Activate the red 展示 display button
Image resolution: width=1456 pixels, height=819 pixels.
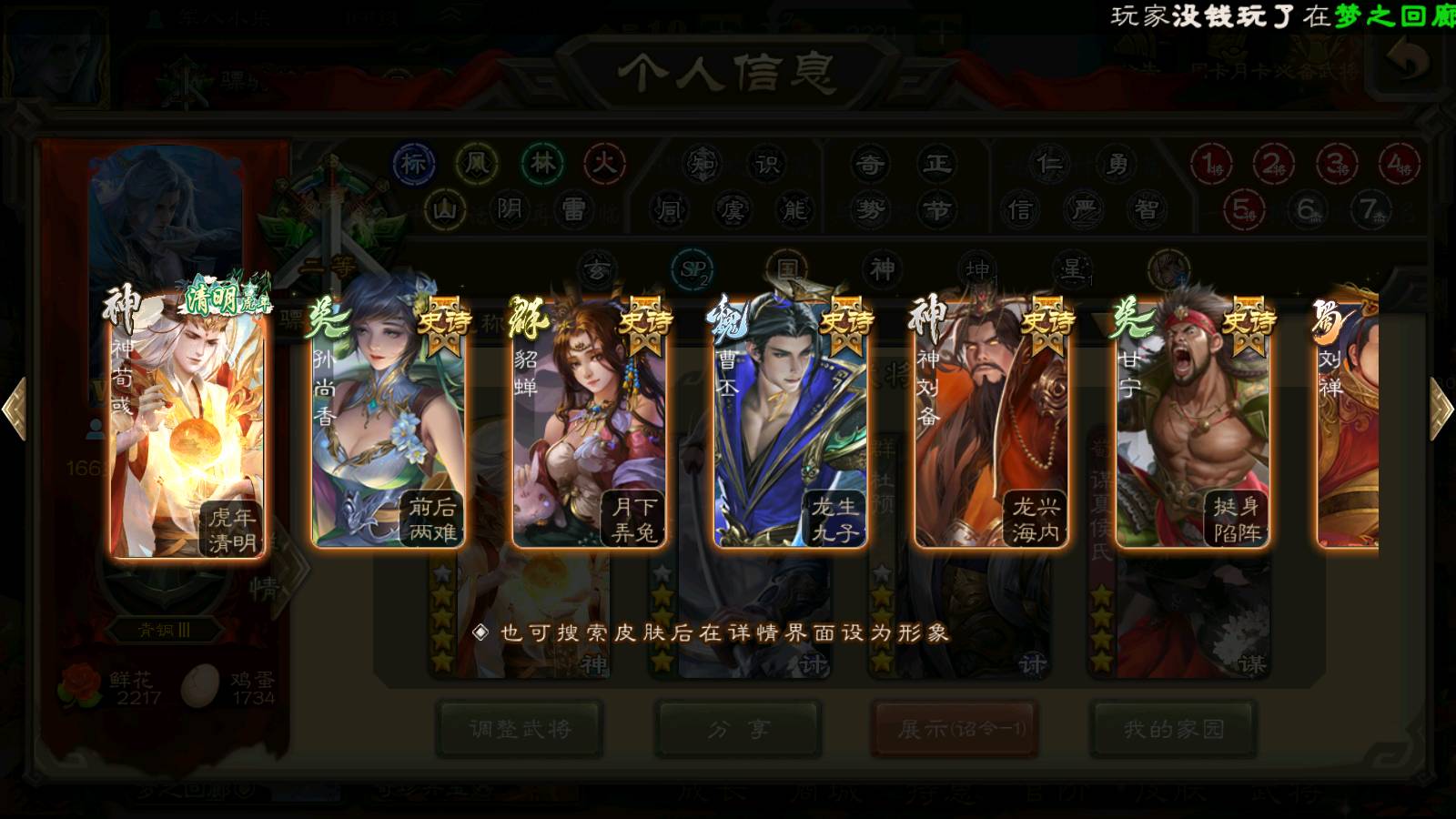point(955,729)
